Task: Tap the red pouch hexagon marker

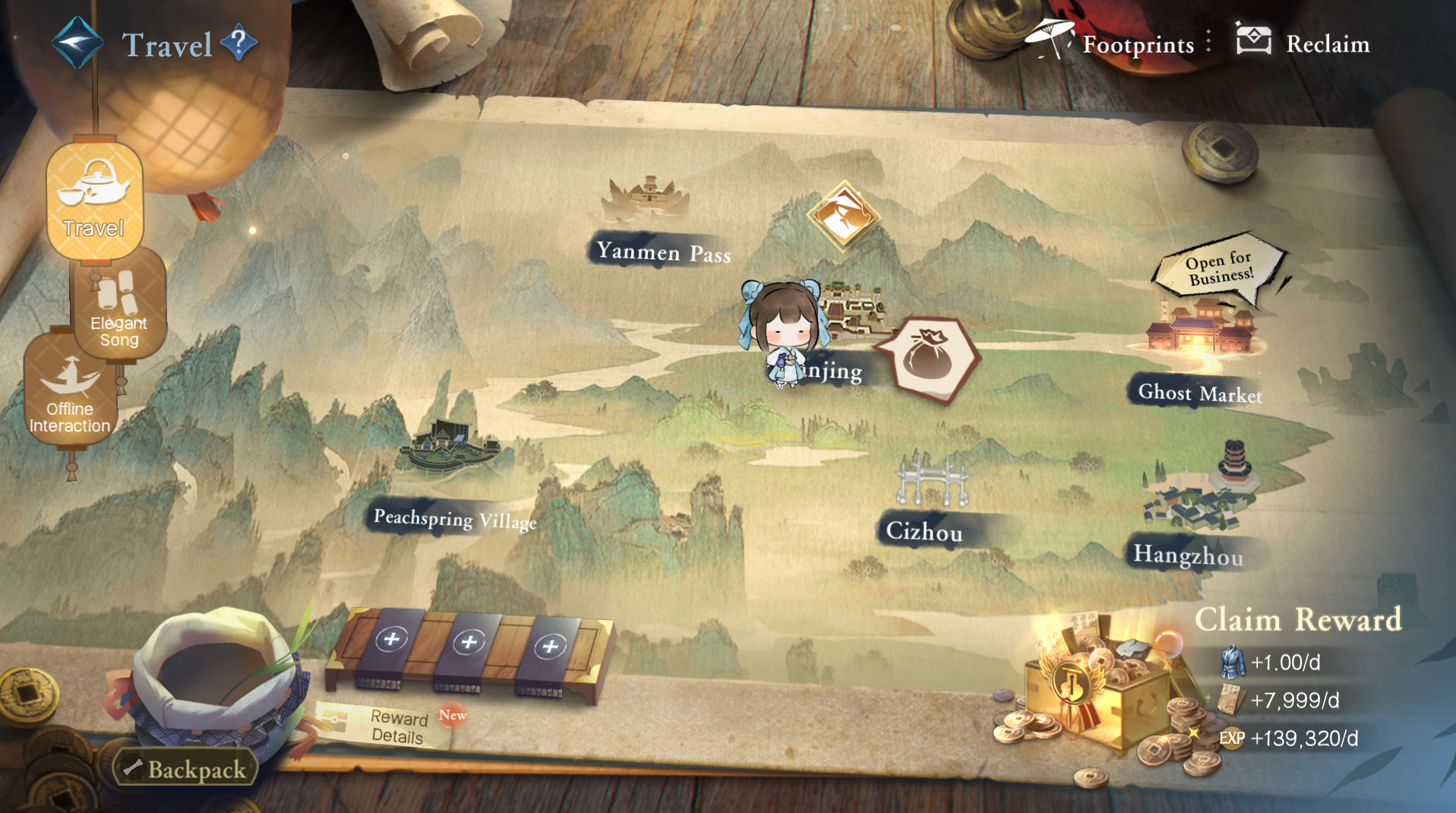Action: coord(930,357)
